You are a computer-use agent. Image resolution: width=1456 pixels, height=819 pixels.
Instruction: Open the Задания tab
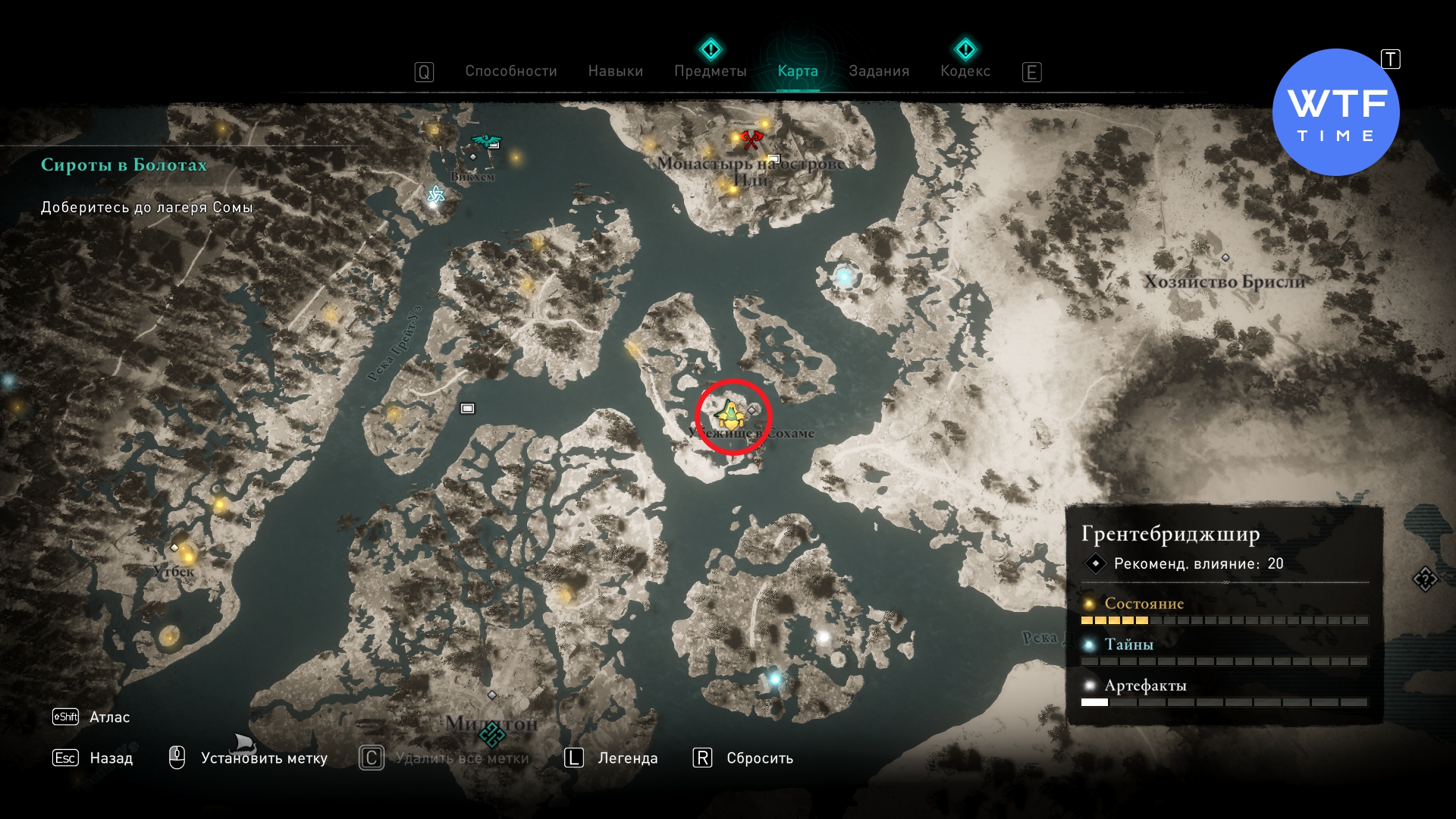(x=878, y=71)
